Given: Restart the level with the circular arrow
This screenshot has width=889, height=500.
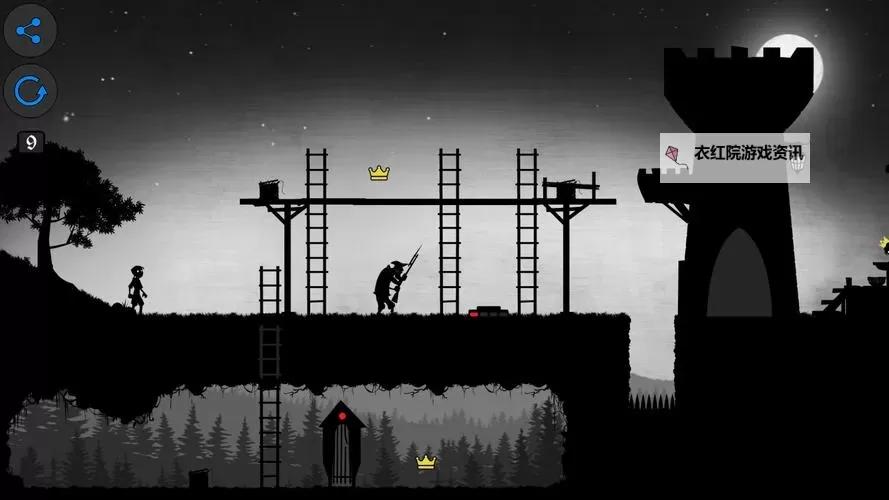Looking at the screenshot, I should pyautogui.click(x=30, y=93).
